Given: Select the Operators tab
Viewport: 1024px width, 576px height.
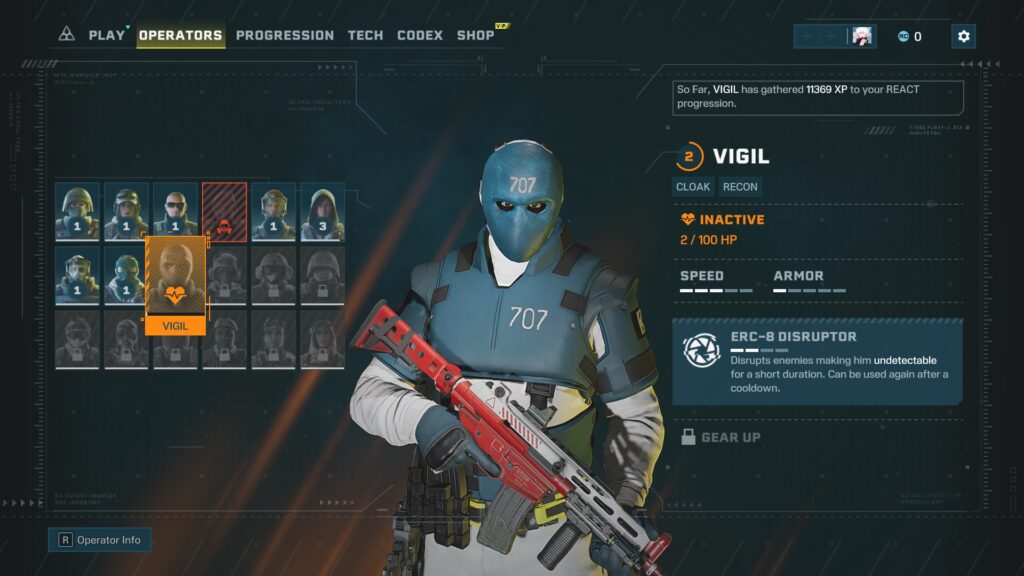Looking at the screenshot, I should click(180, 36).
